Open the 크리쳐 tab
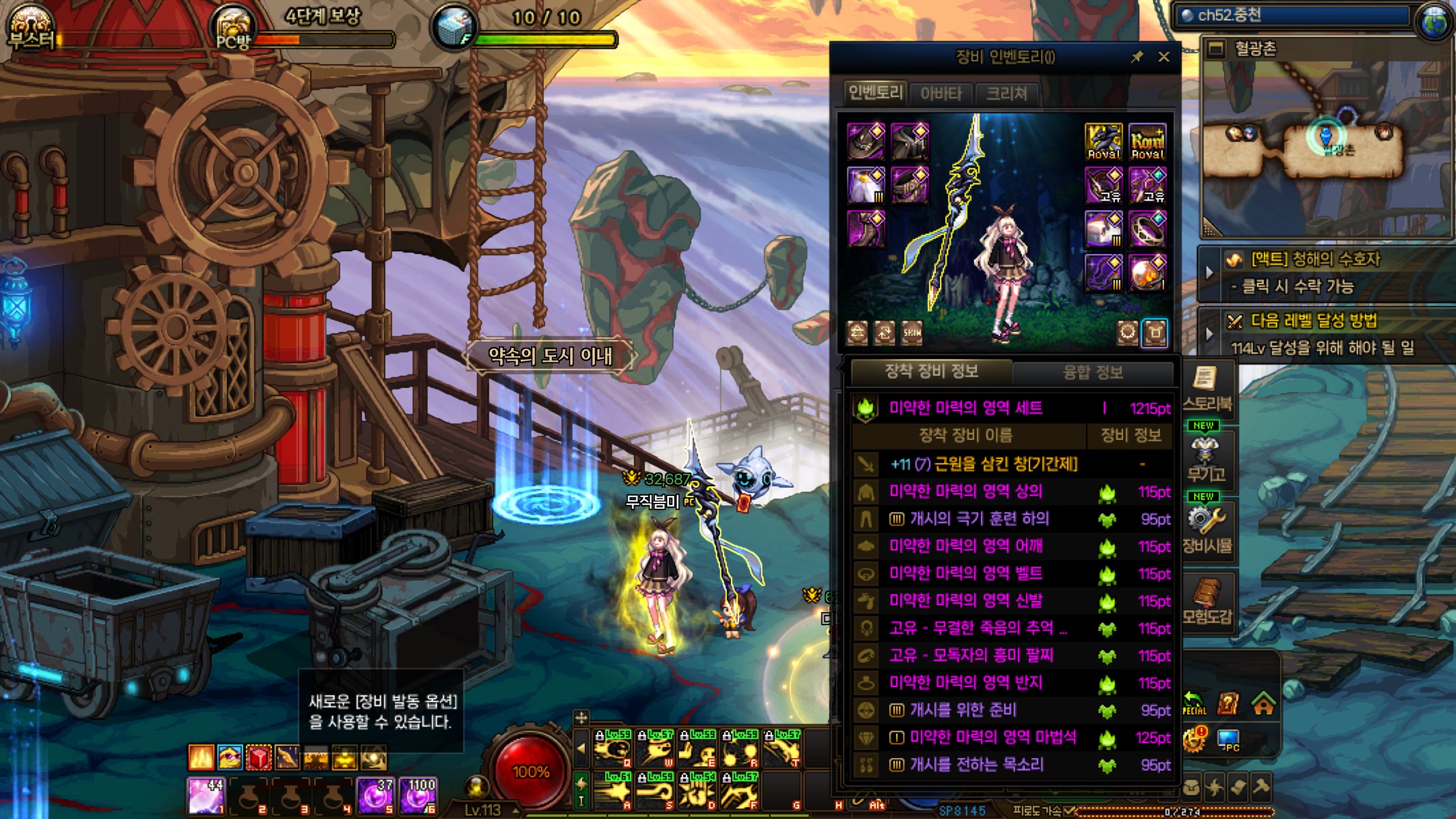 1006,93
